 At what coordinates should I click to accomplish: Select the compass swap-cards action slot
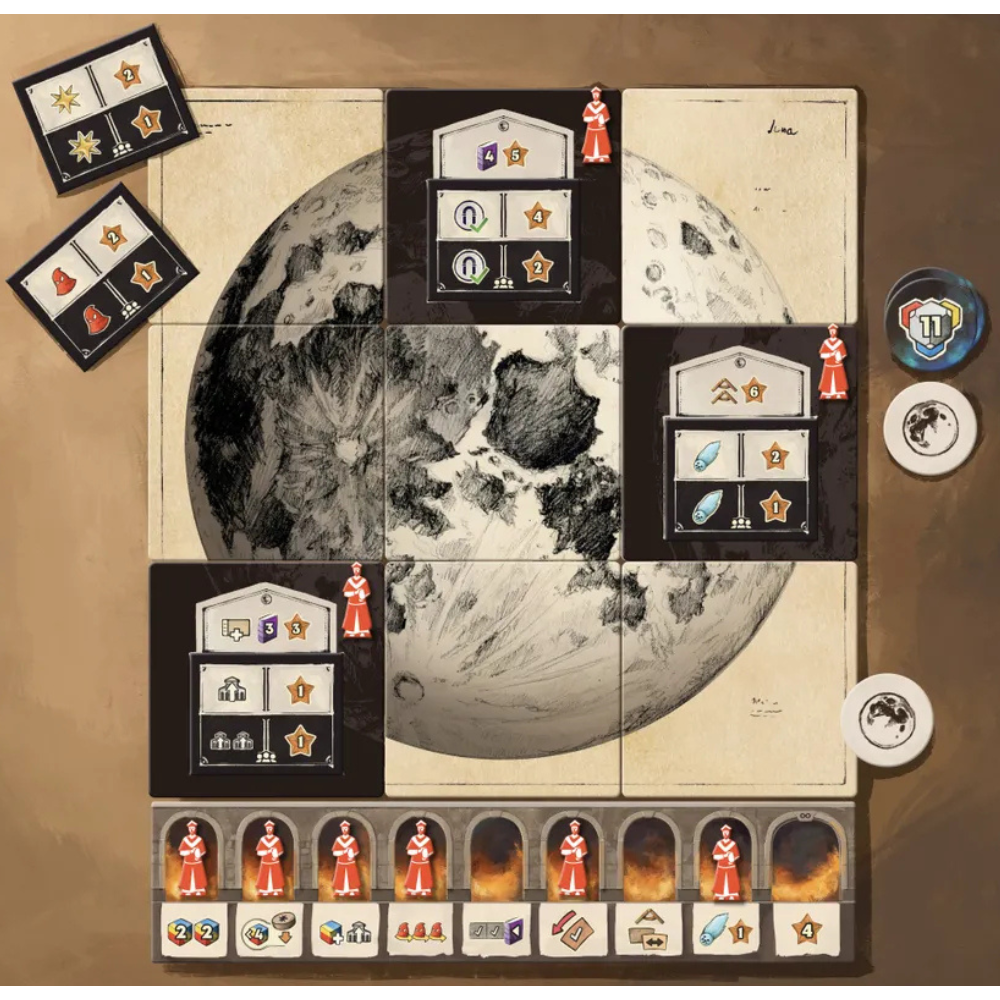point(650,931)
